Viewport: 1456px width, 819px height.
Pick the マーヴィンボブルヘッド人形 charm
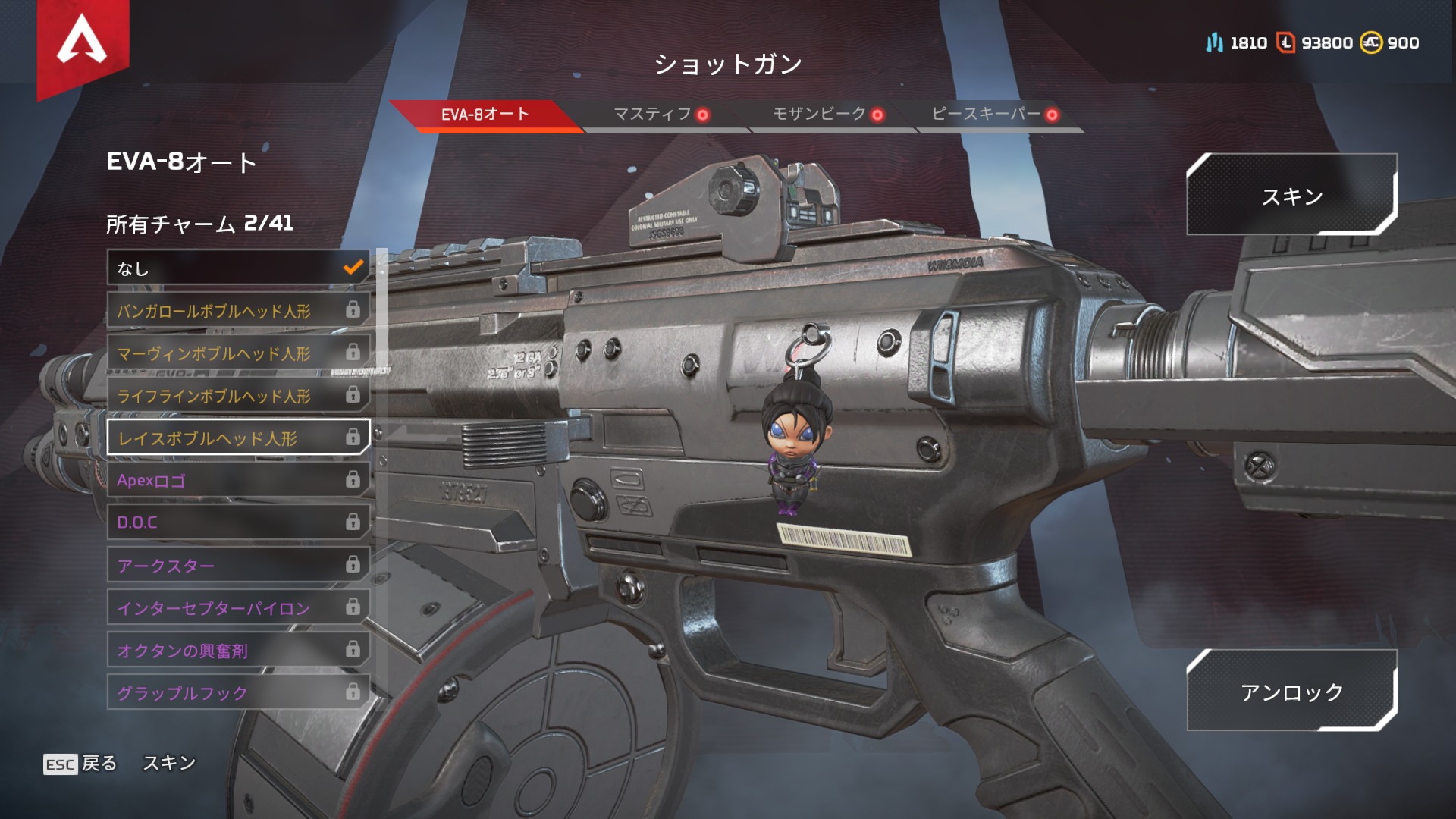(x=238, y=353)
